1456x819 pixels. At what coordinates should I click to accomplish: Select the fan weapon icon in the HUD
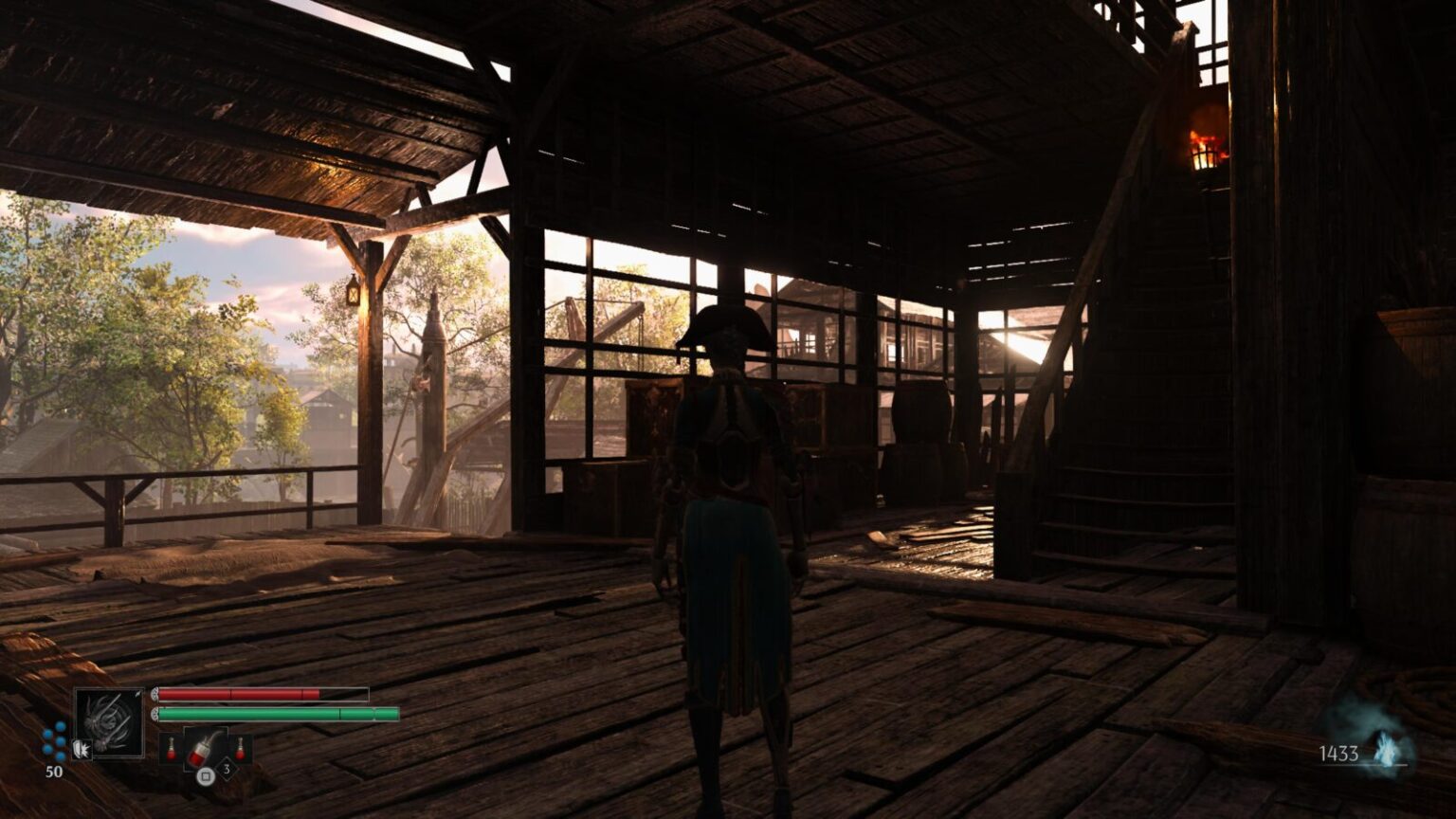click(109, 721)
